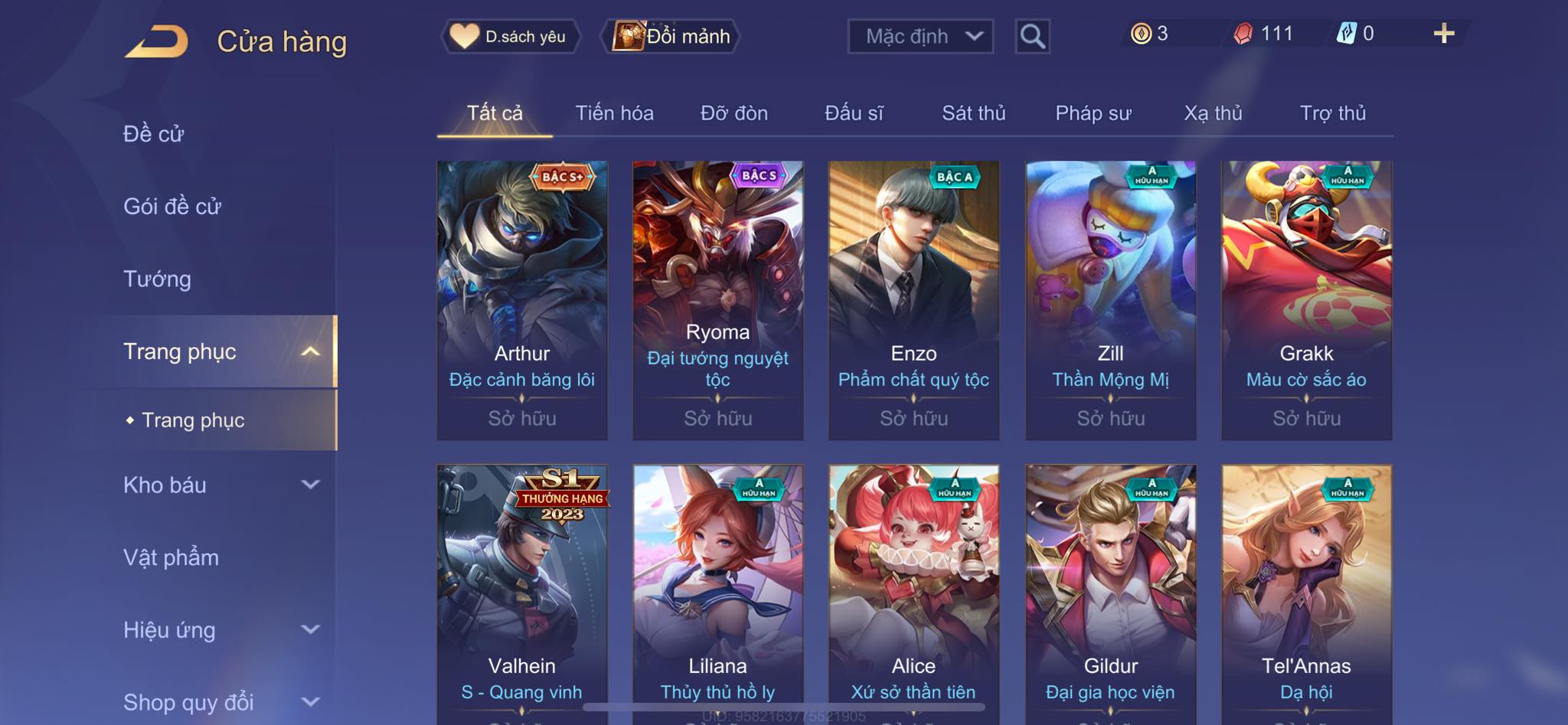This screenshot has height=725, width=1568.
Task: Switch to the Đỡ đòn tab
Action: point(733,113)
